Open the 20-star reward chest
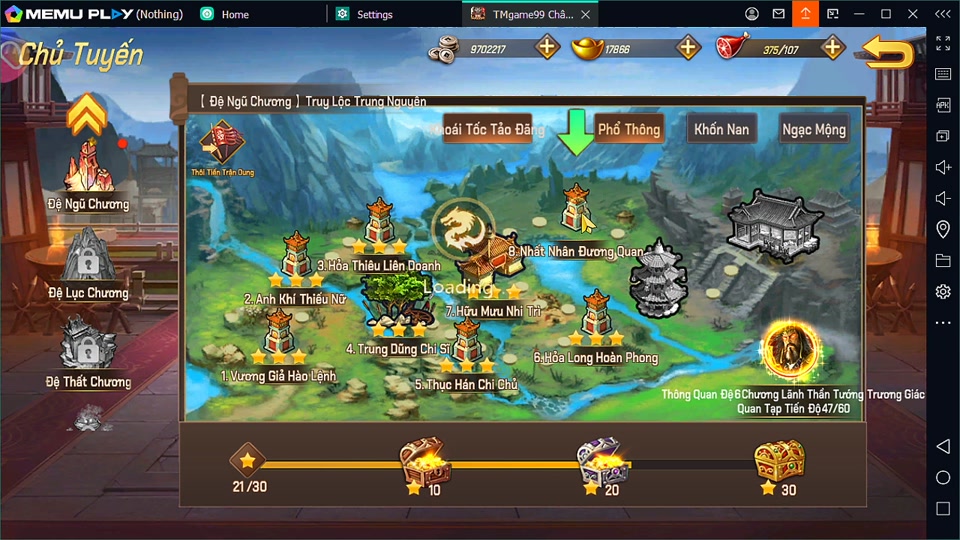960x540 pixels. pos(602,462)
